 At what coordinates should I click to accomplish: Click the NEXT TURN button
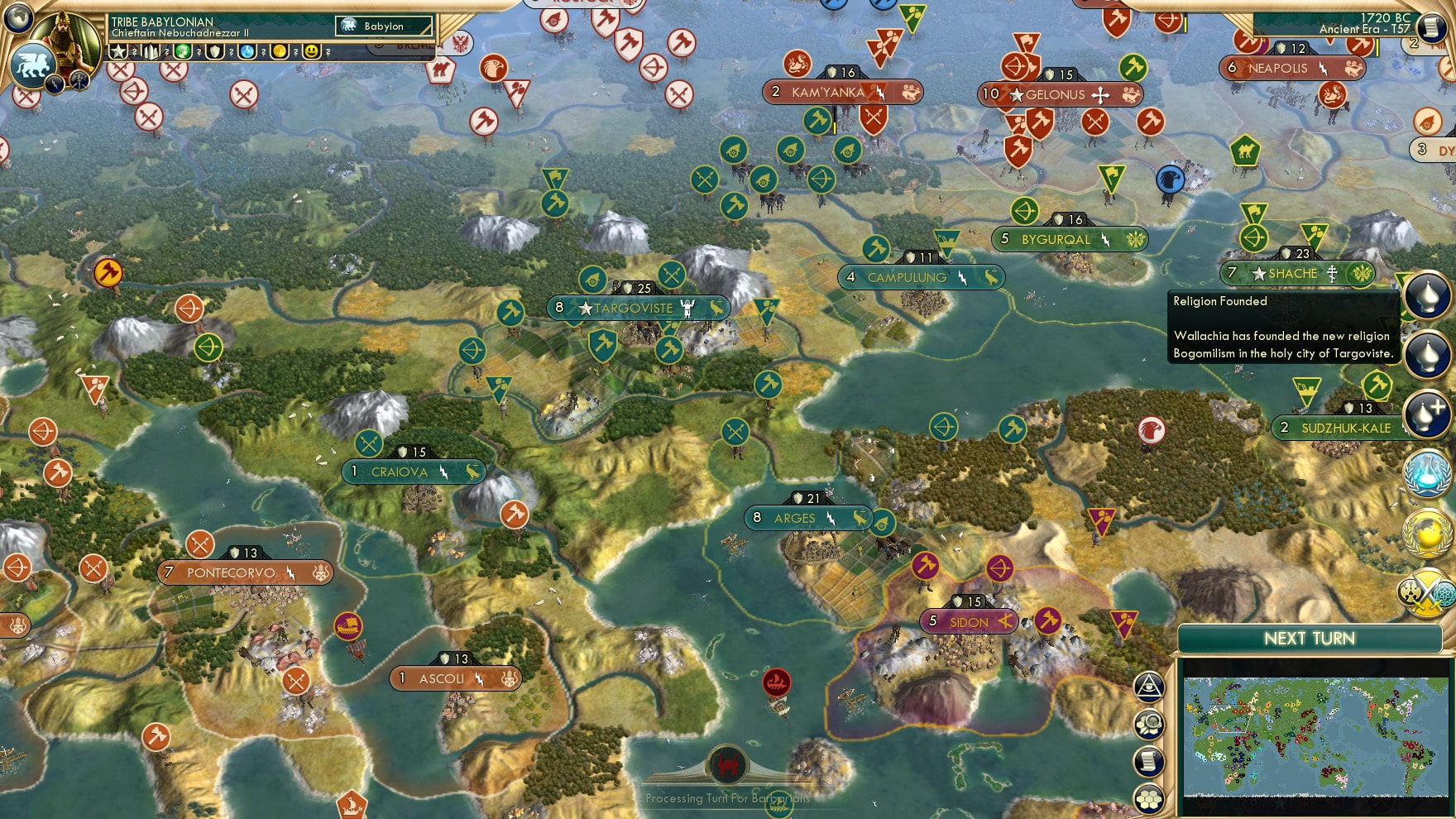click(1309, 639)
